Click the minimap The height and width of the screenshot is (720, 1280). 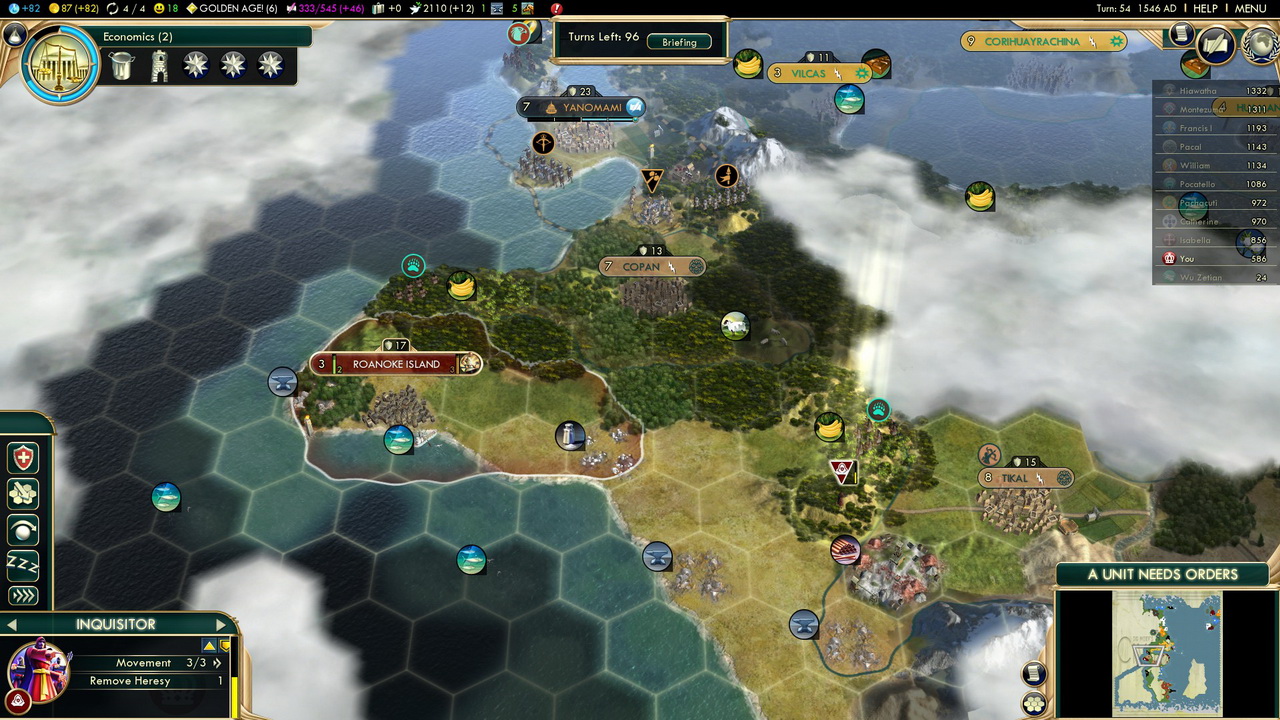click(1166, 652)
